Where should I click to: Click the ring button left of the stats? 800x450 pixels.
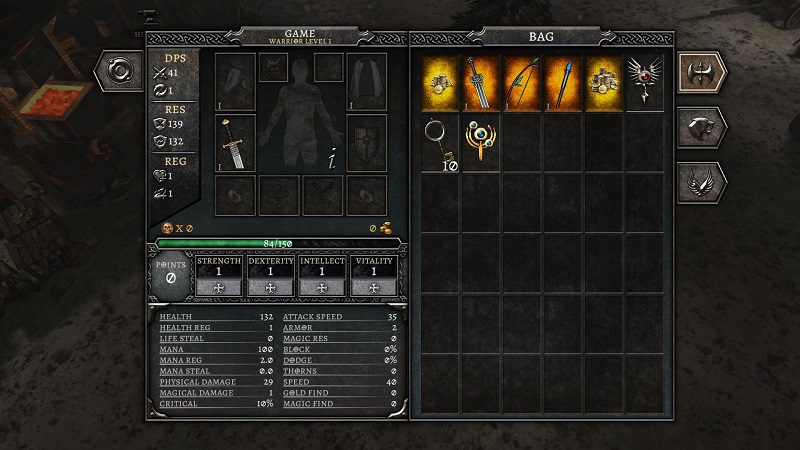click(121, 73)
